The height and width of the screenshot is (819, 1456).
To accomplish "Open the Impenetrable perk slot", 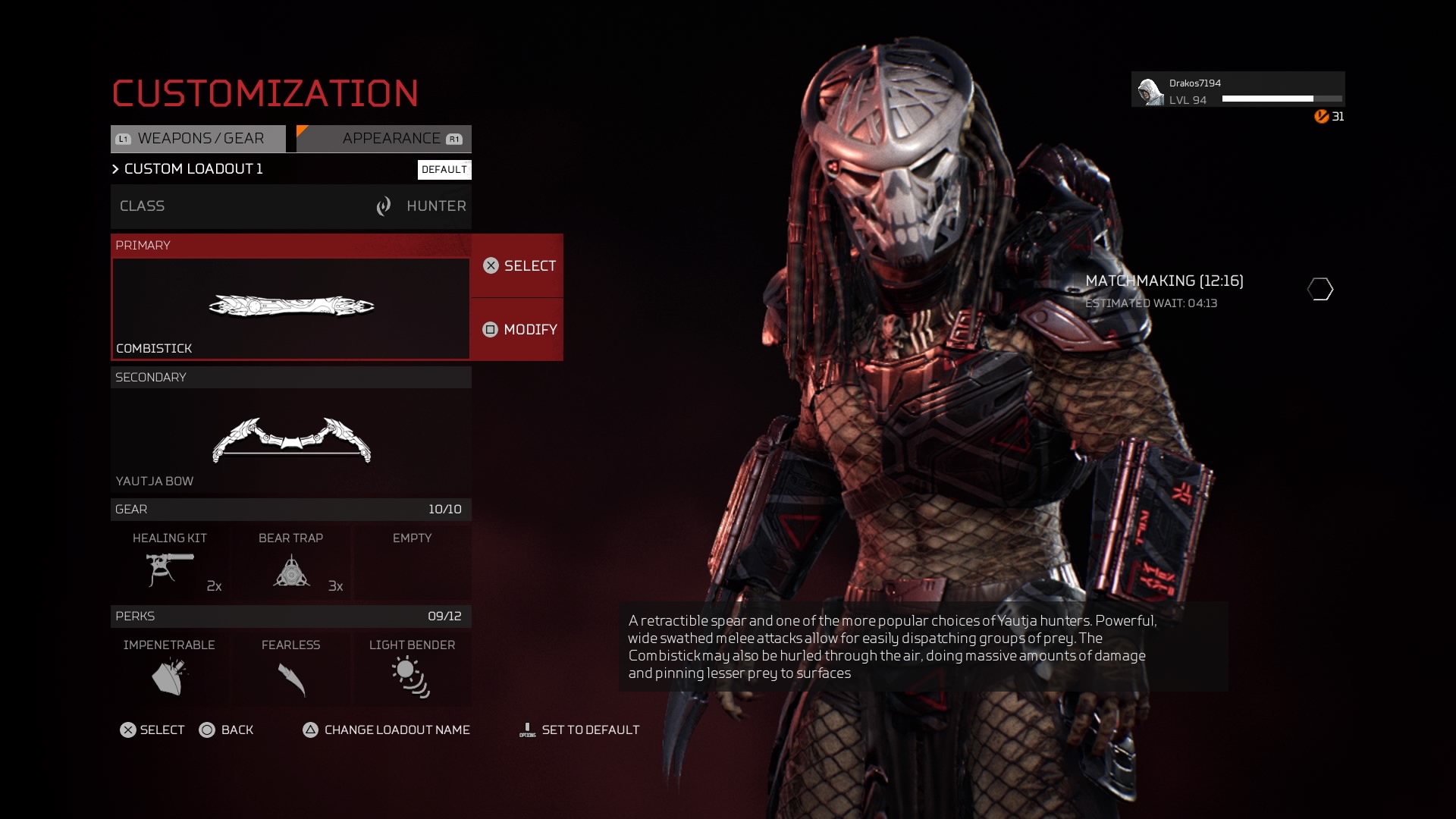I will coord(169,669).
